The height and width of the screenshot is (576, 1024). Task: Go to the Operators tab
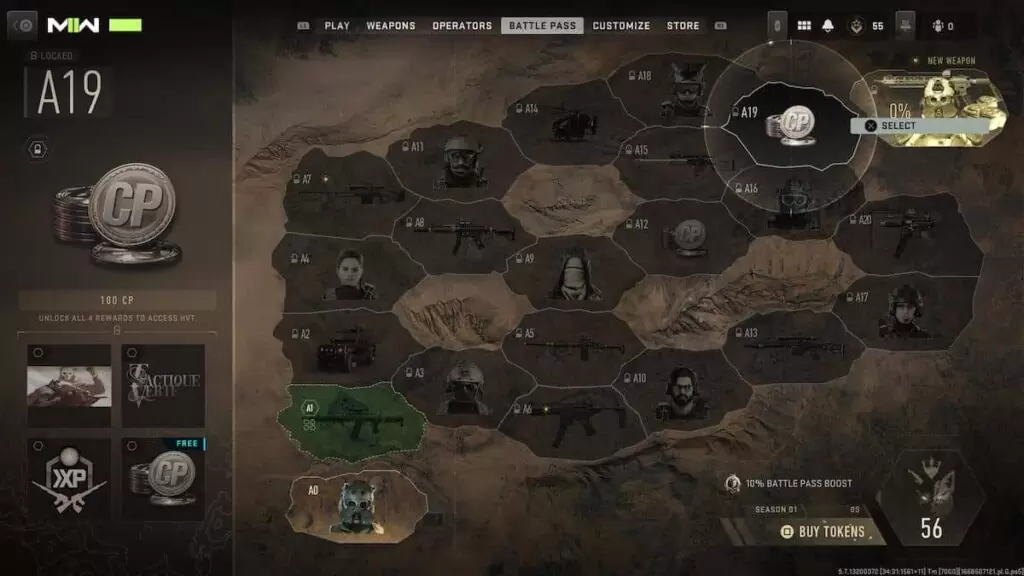pos(462,26)
